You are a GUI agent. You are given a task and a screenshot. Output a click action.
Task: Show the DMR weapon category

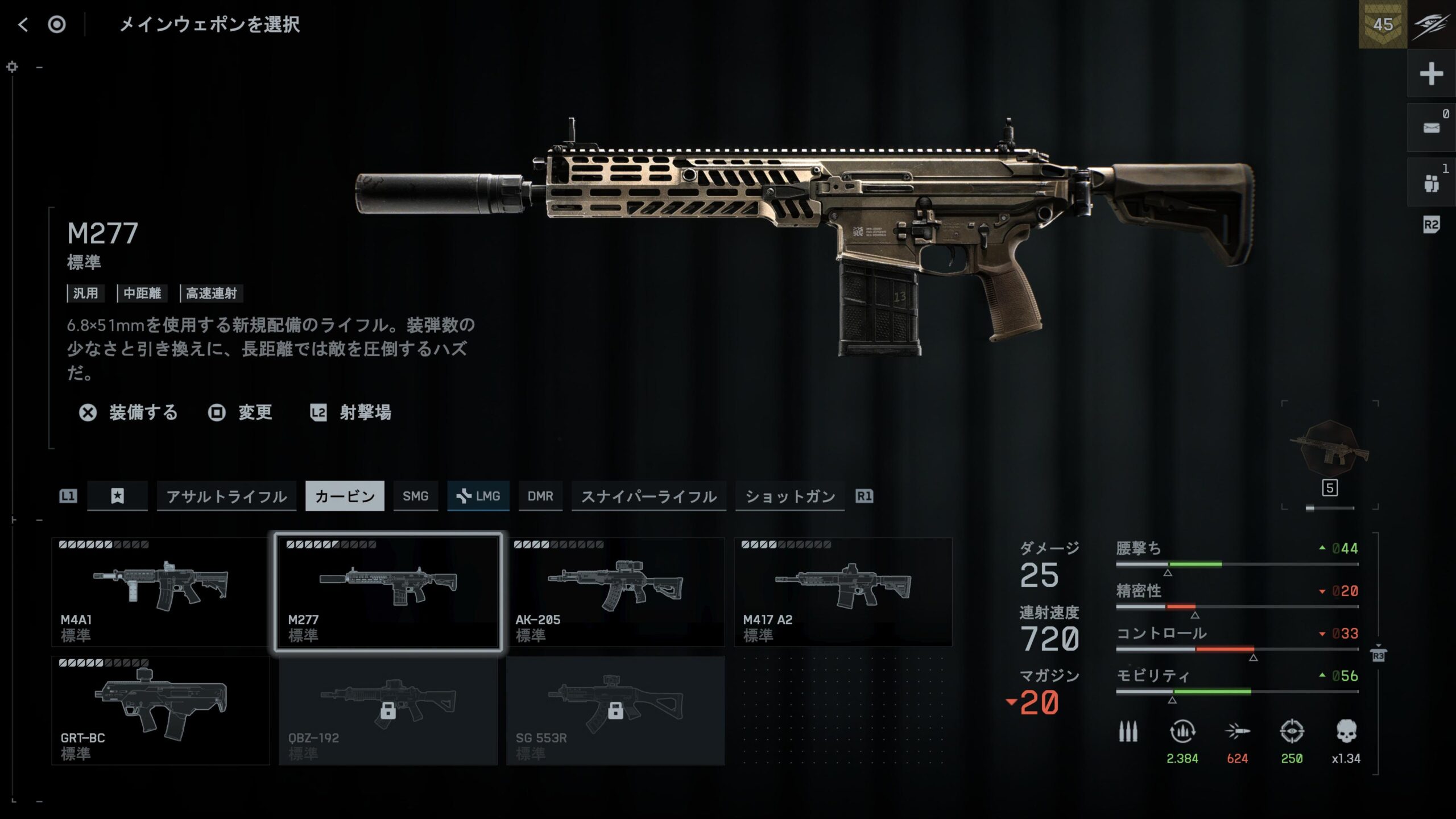[x=540, y=497]
